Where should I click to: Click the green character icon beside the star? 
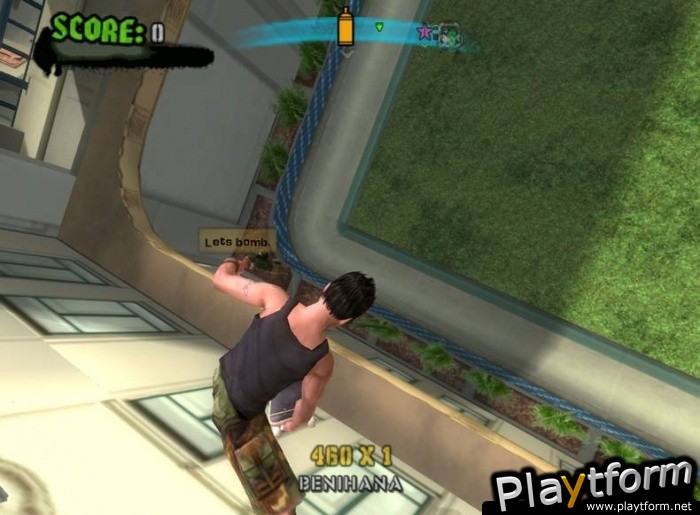pos(447,34)
